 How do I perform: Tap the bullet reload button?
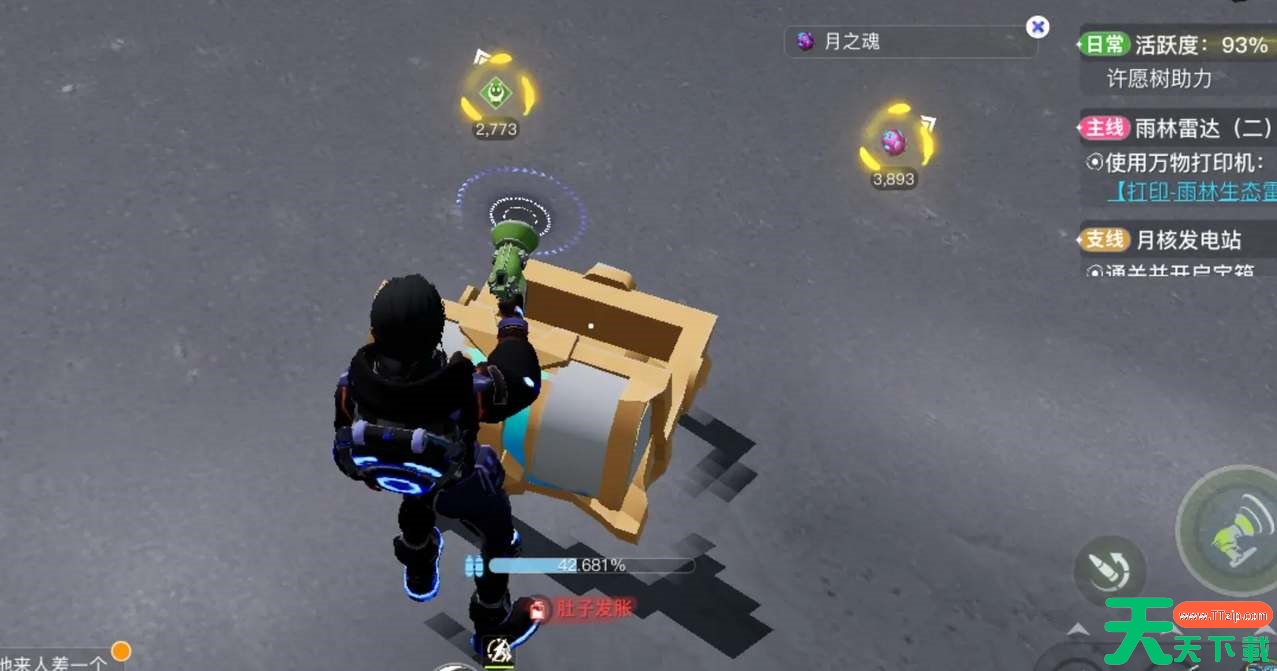click(1109, 571)
